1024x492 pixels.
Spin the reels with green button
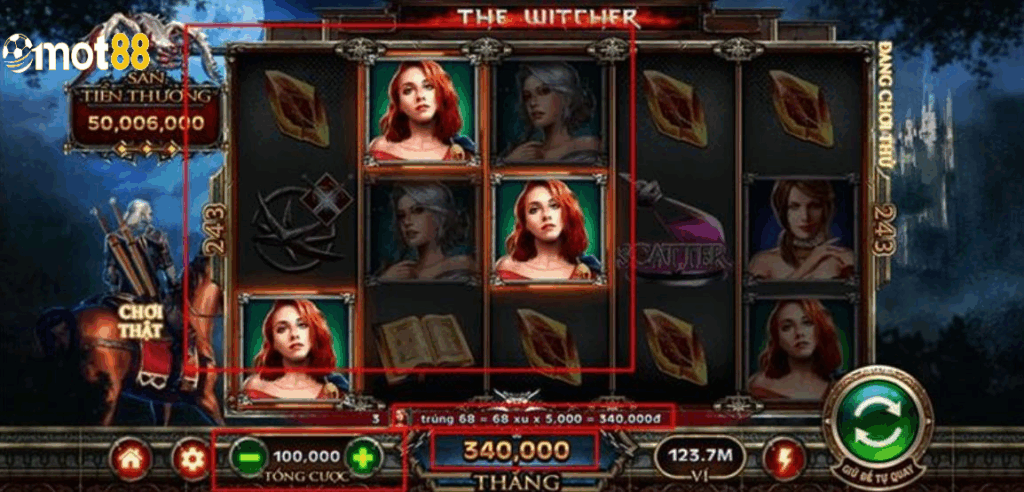point(871,419)
